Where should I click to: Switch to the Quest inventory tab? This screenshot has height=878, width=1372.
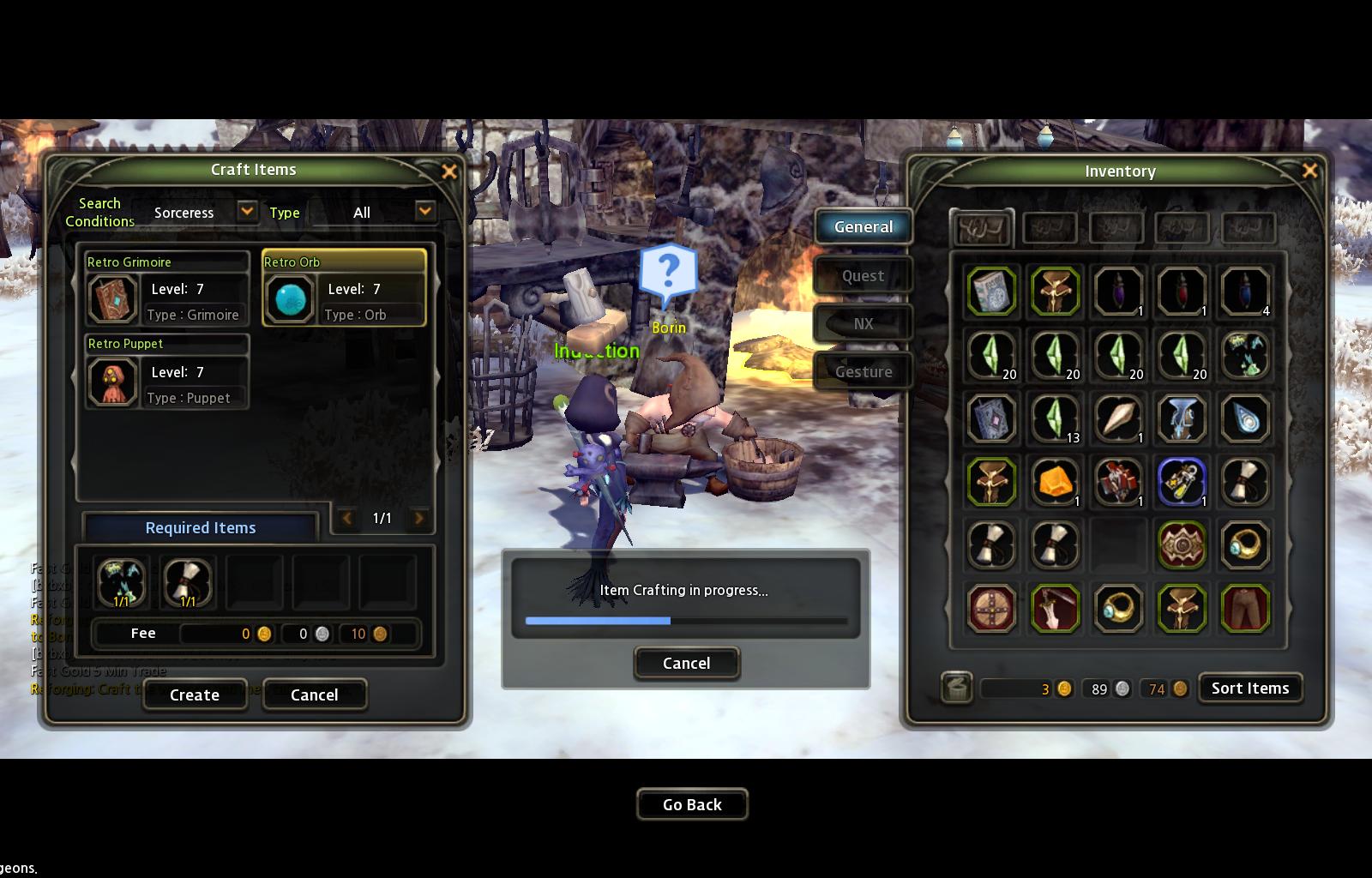(863, 275)
